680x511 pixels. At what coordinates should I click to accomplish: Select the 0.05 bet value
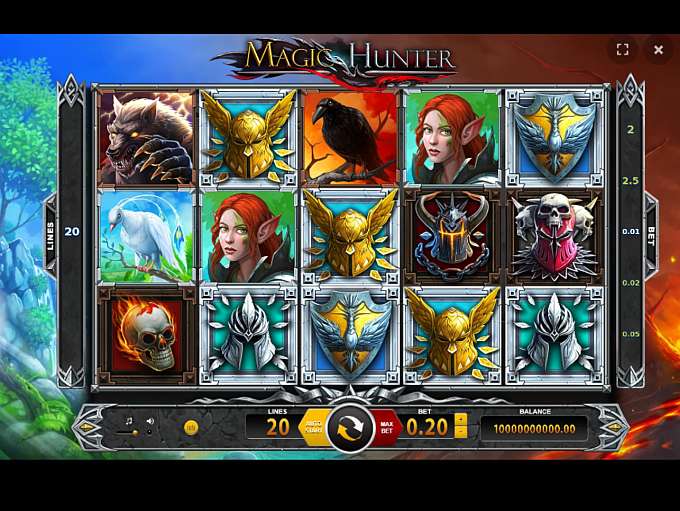click(630, 334)
